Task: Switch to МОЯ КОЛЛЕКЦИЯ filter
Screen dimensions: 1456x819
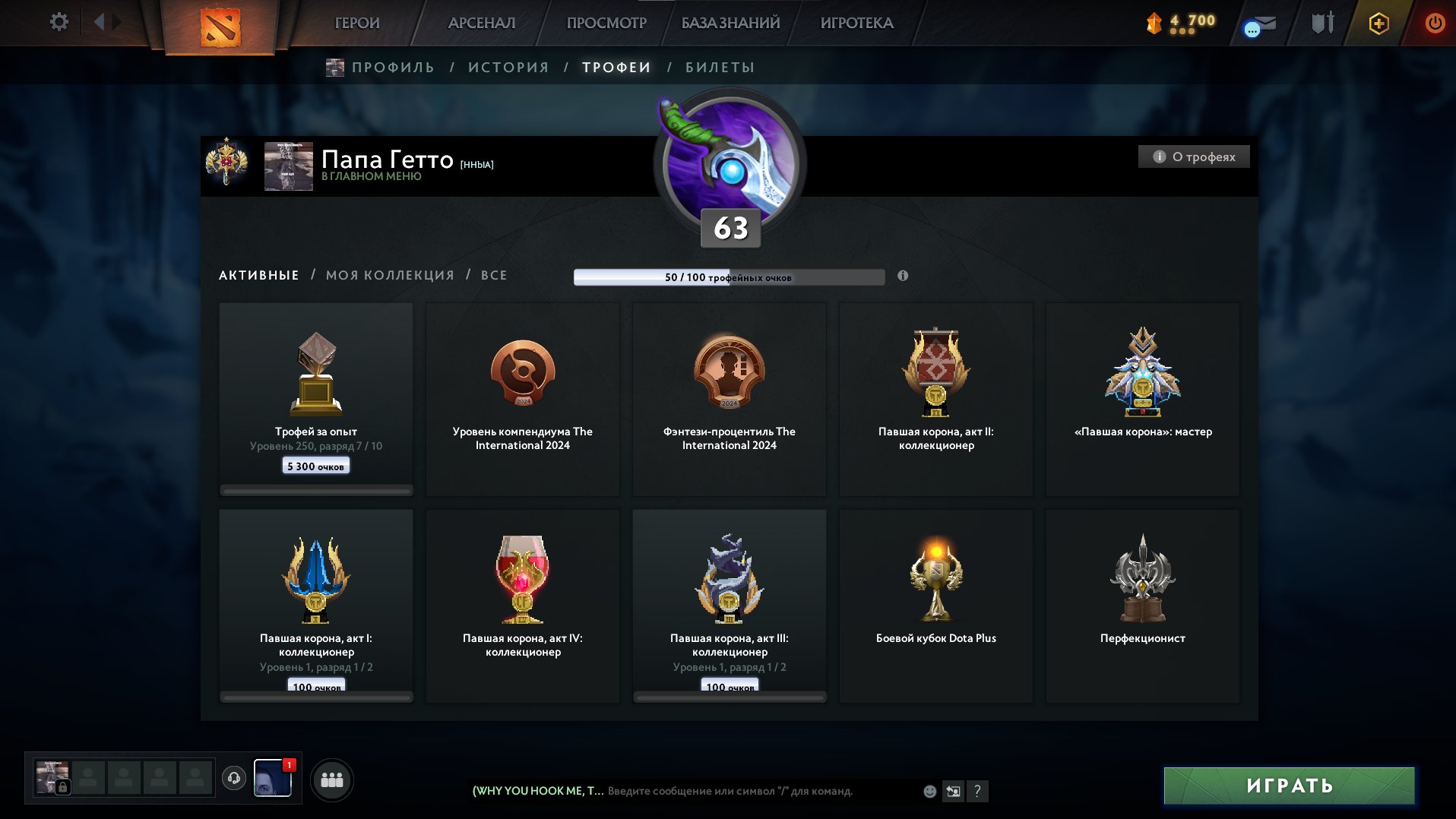Action: (x=390, y=275)
